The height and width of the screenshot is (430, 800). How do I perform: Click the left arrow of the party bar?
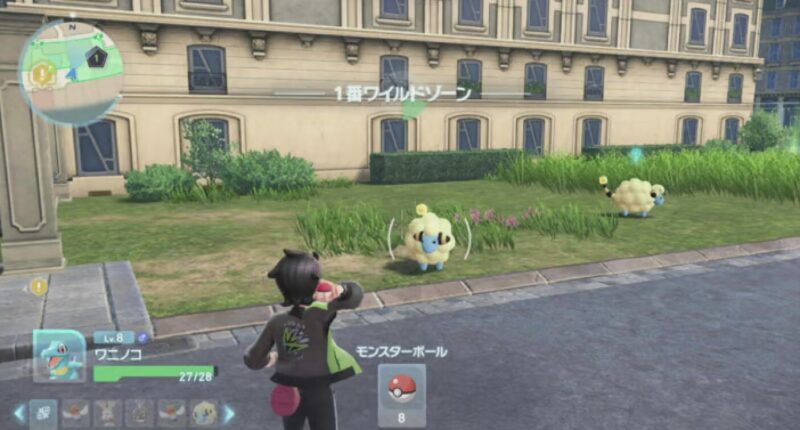click(18, 412)
